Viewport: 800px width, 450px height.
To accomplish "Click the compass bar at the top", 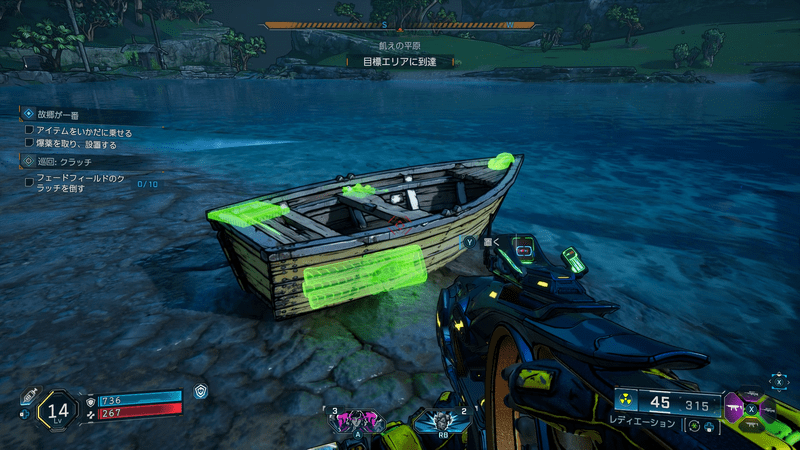I will pos(400,25).
